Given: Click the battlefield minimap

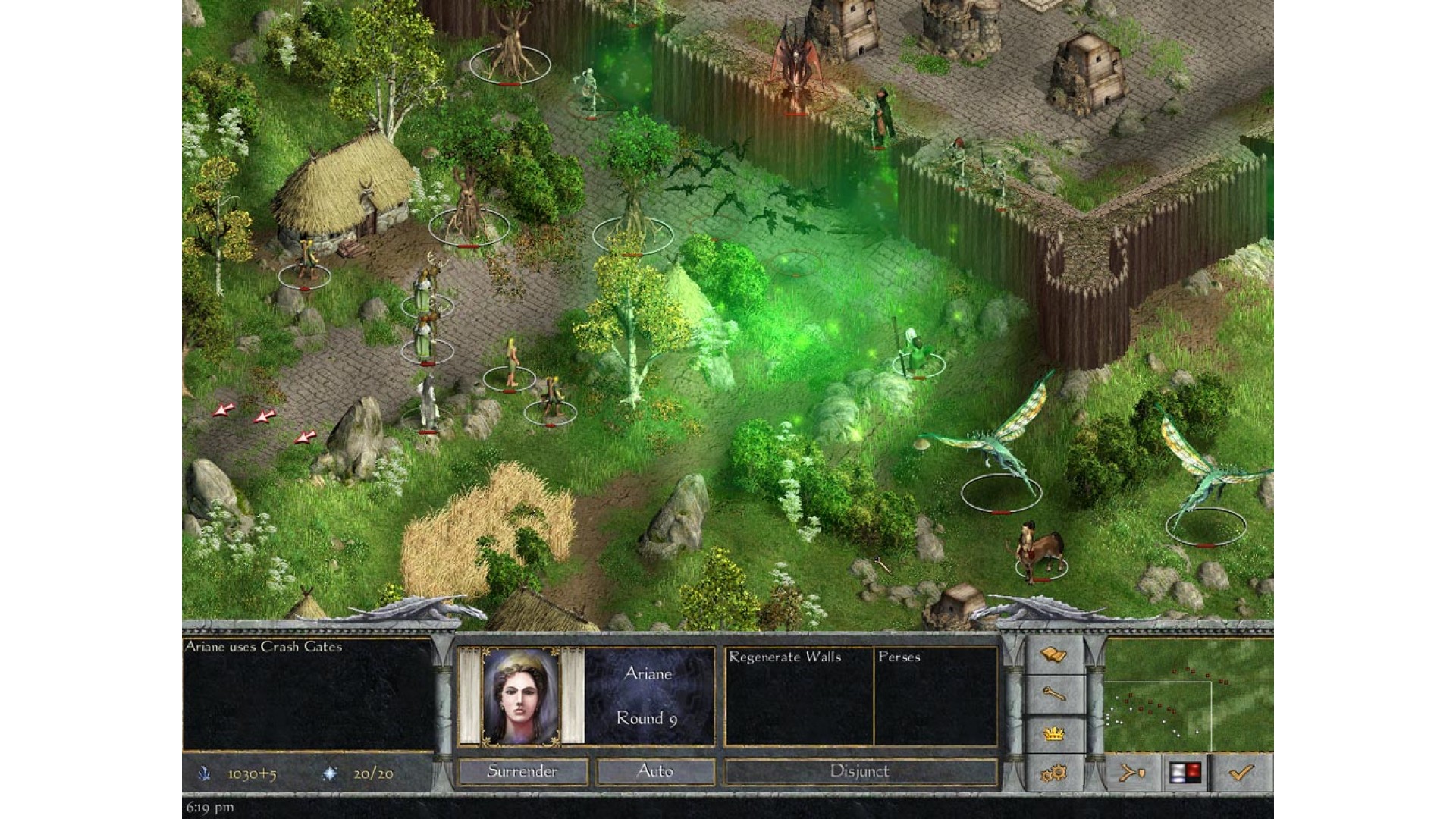Looking at the screenshot, I should (1188, 695).
